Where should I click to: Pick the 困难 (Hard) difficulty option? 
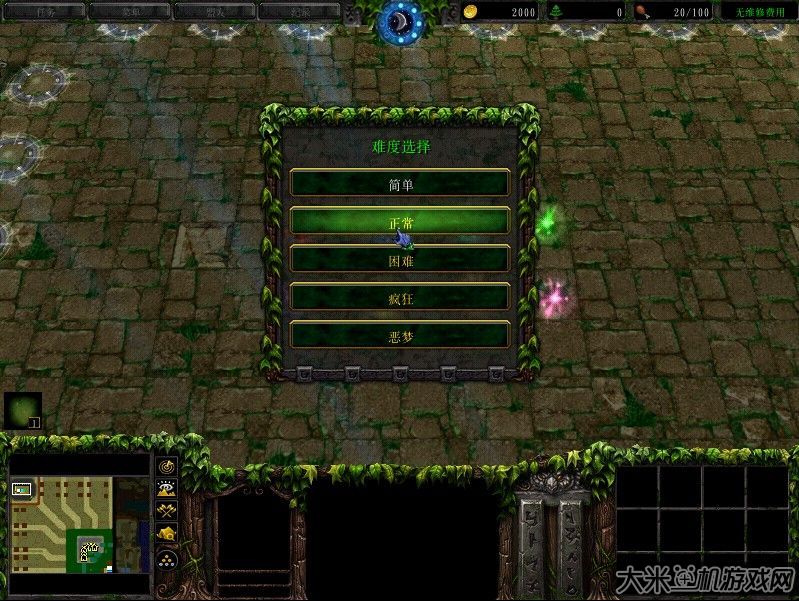pos(400,259)
